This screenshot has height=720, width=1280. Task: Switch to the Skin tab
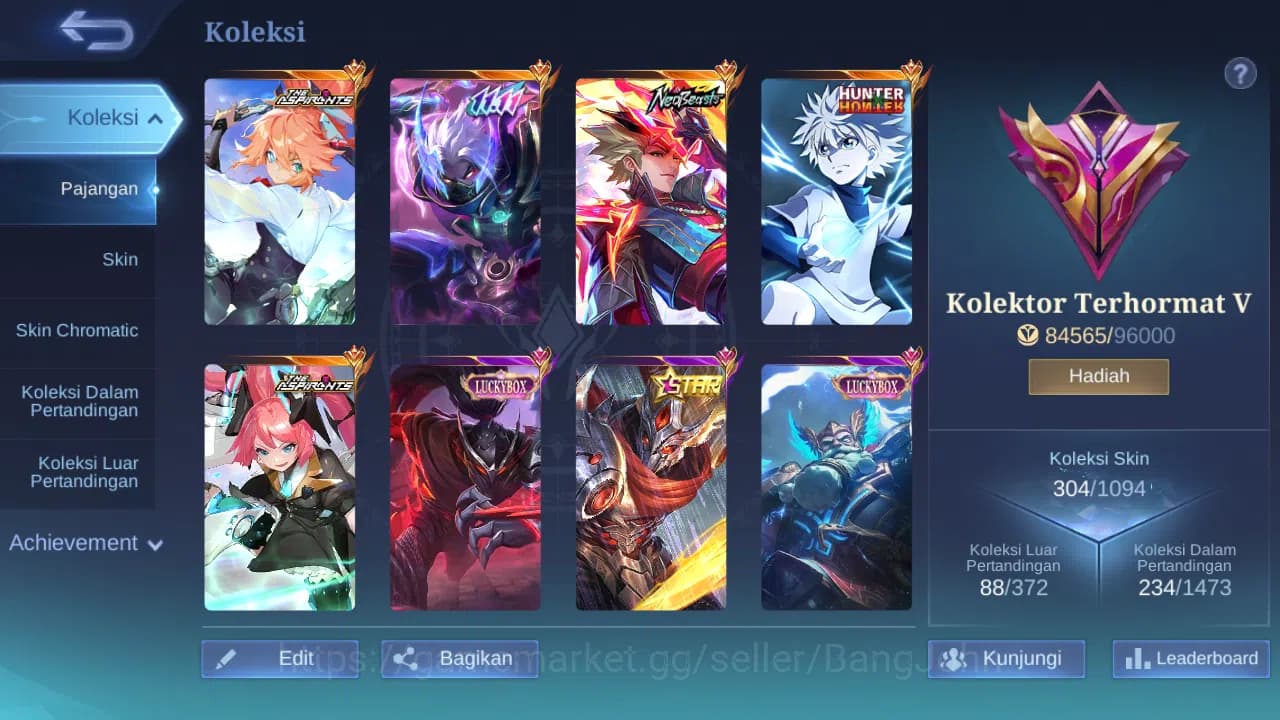pos(120,259)
